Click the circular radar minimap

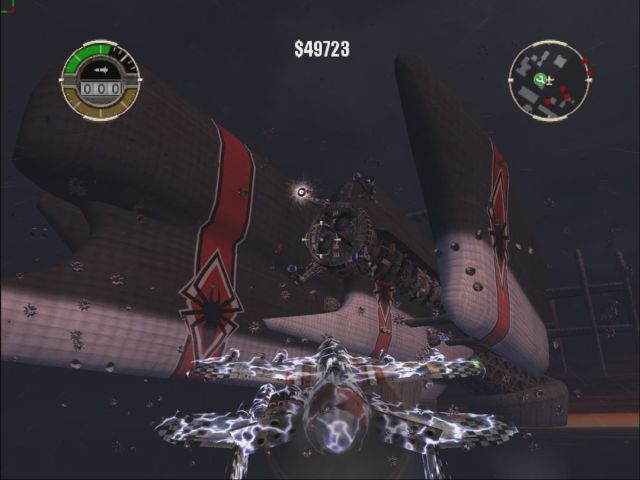tap(550, 81)
